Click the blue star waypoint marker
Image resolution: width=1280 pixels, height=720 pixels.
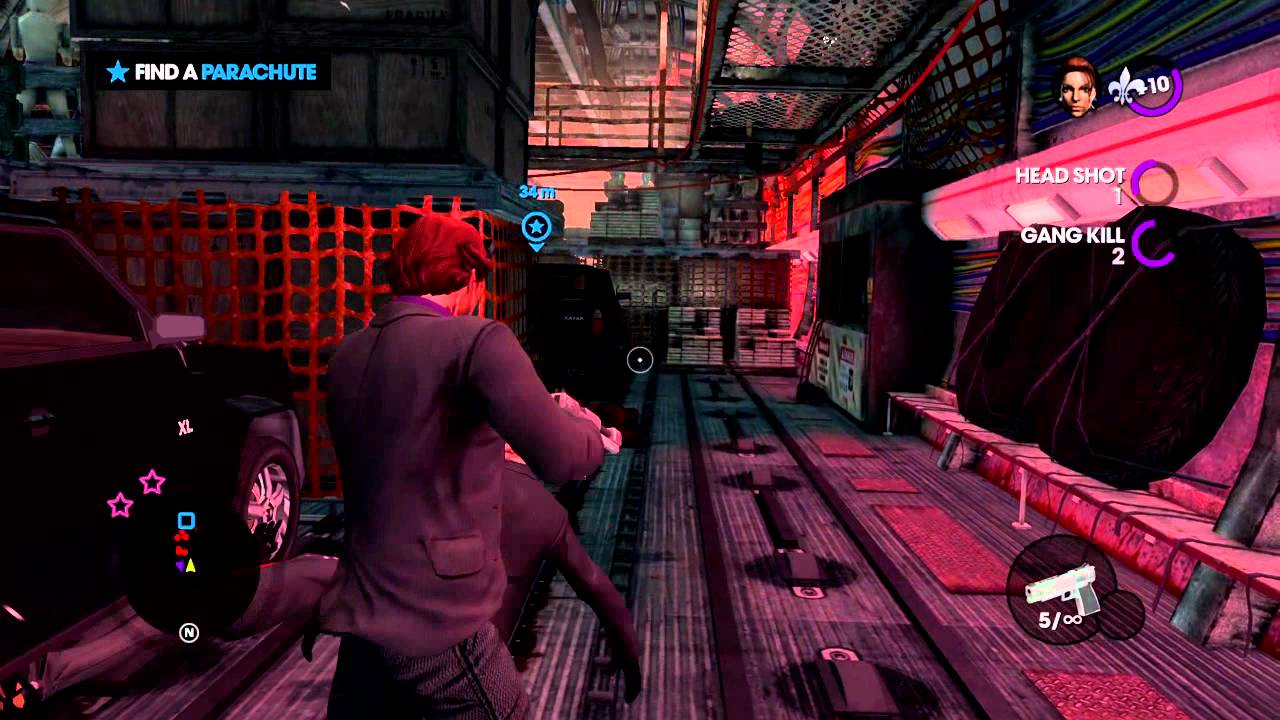point(536,228)
